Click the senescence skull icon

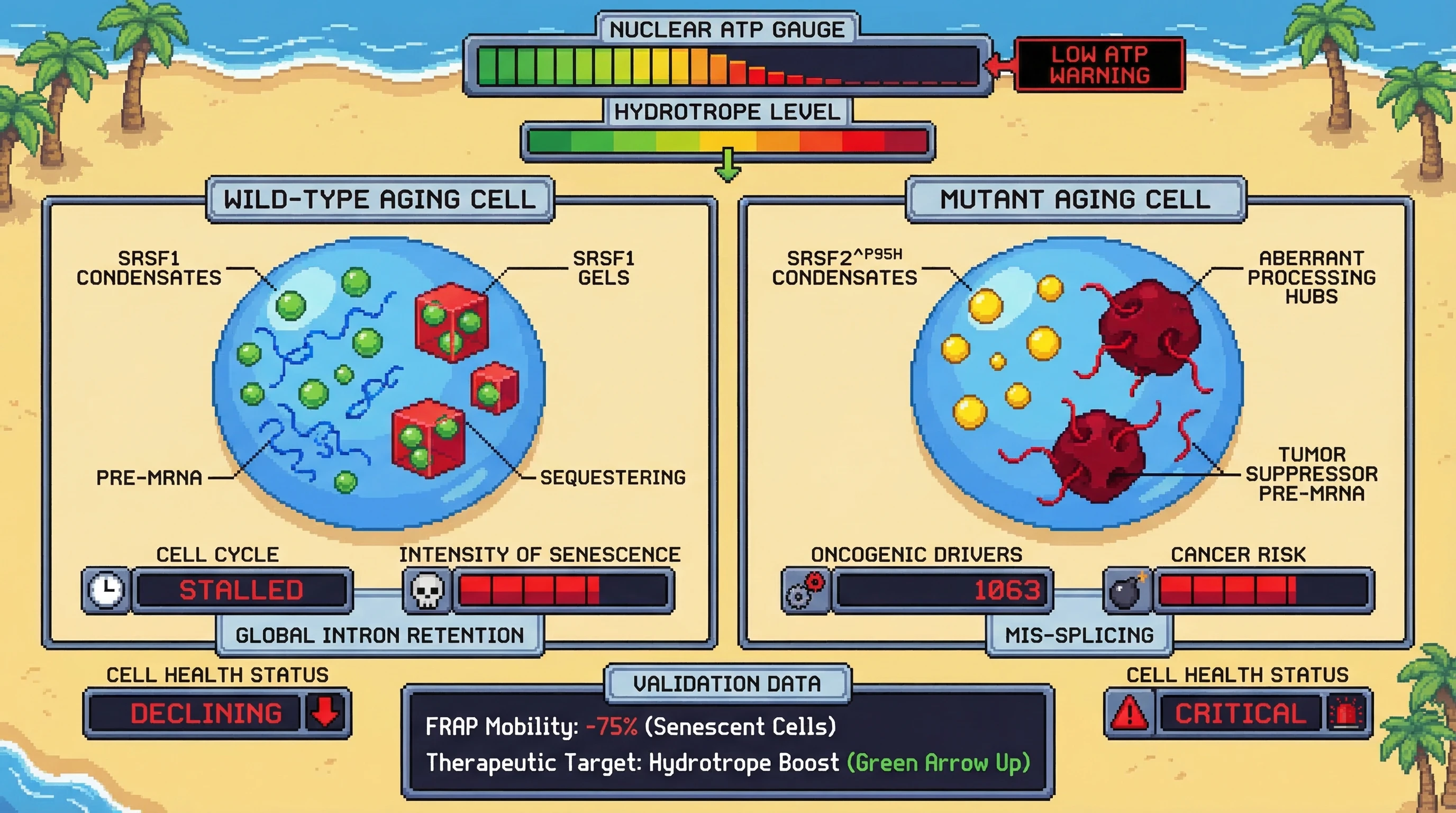tap(427, 591)
